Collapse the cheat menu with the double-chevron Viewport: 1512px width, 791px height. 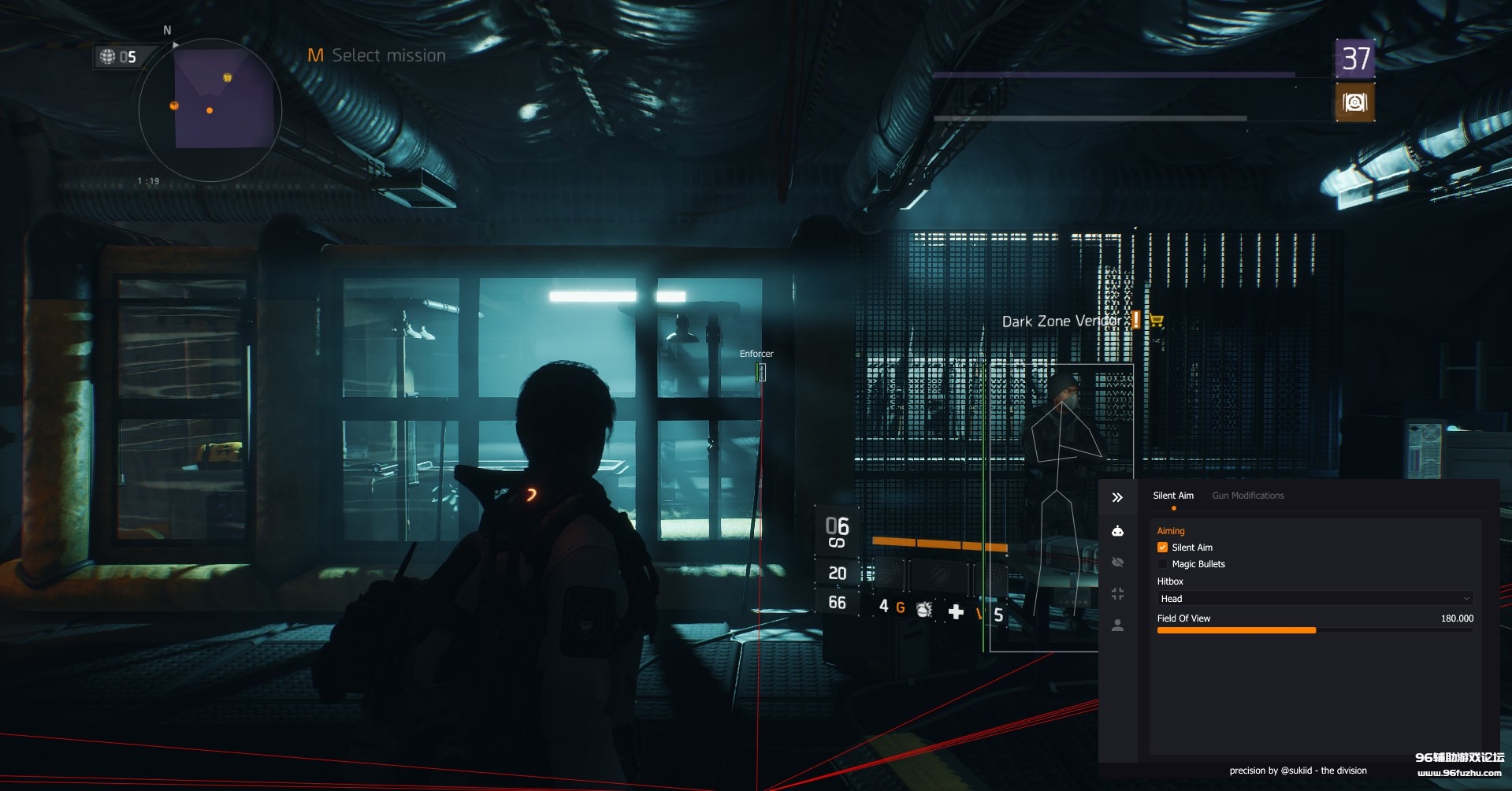click(1116, 497)
